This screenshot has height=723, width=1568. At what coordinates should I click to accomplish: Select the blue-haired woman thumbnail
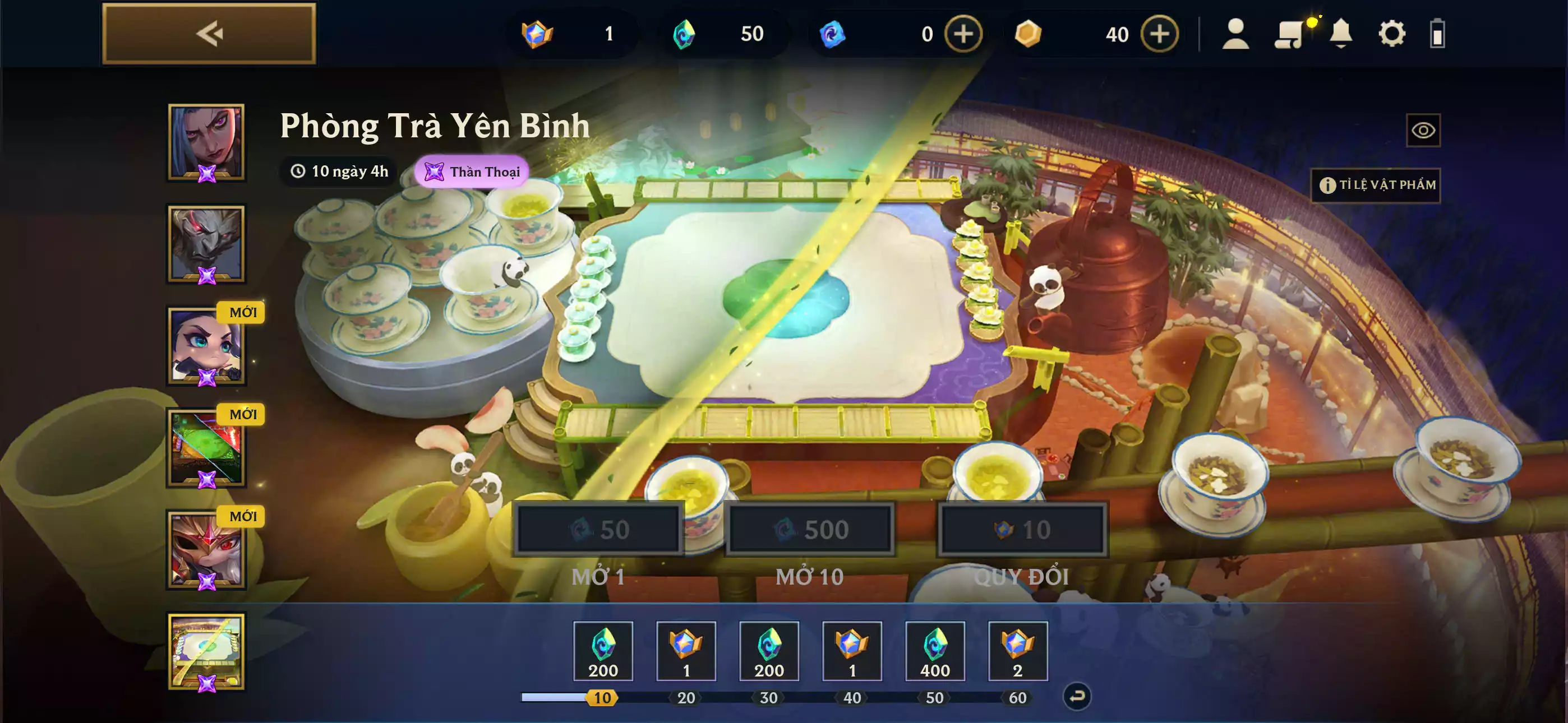(x=206, y=142)
